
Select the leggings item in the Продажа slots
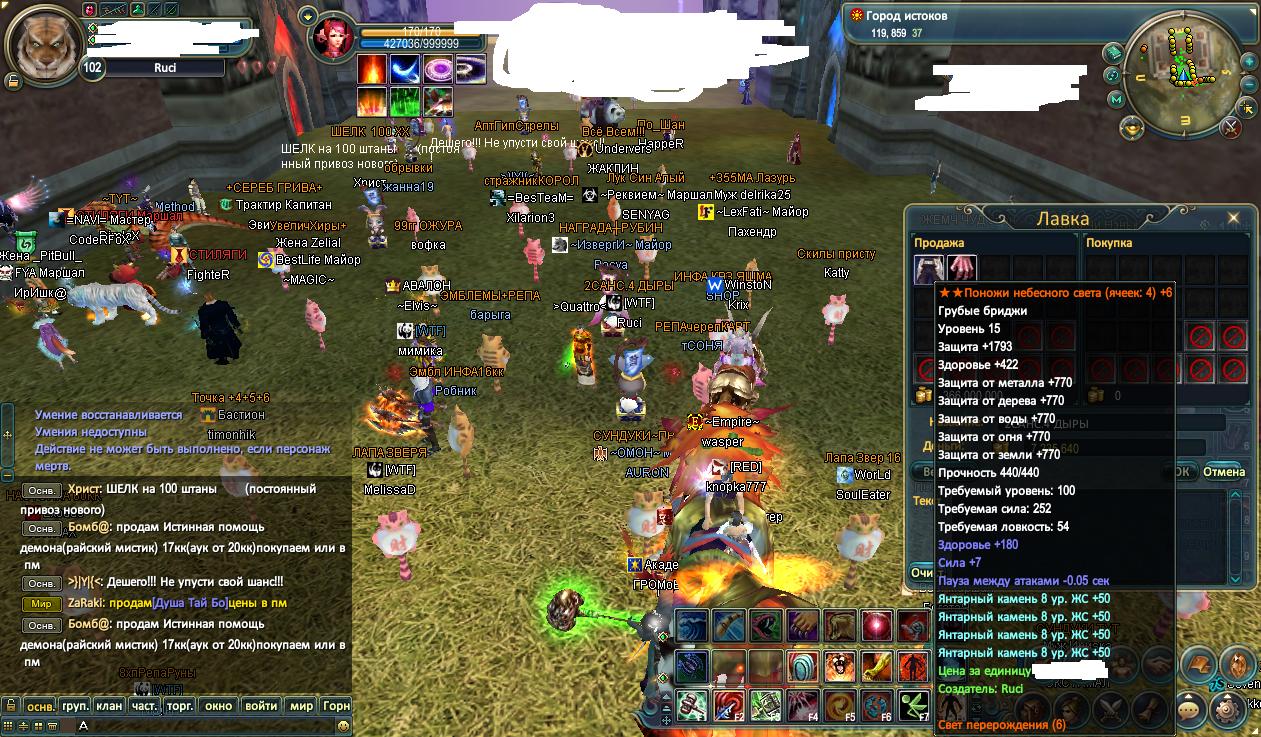[x=929, y=269]
